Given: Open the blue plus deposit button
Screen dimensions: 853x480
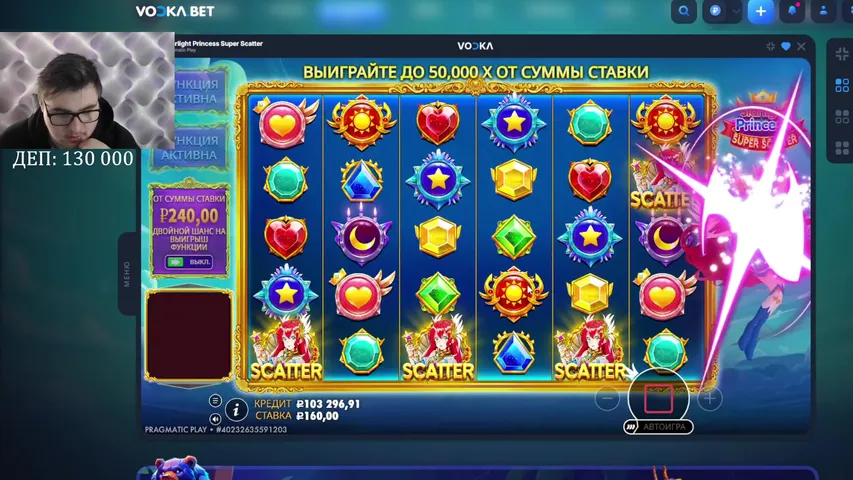Looking at the screenshot, I should point(761,12).
